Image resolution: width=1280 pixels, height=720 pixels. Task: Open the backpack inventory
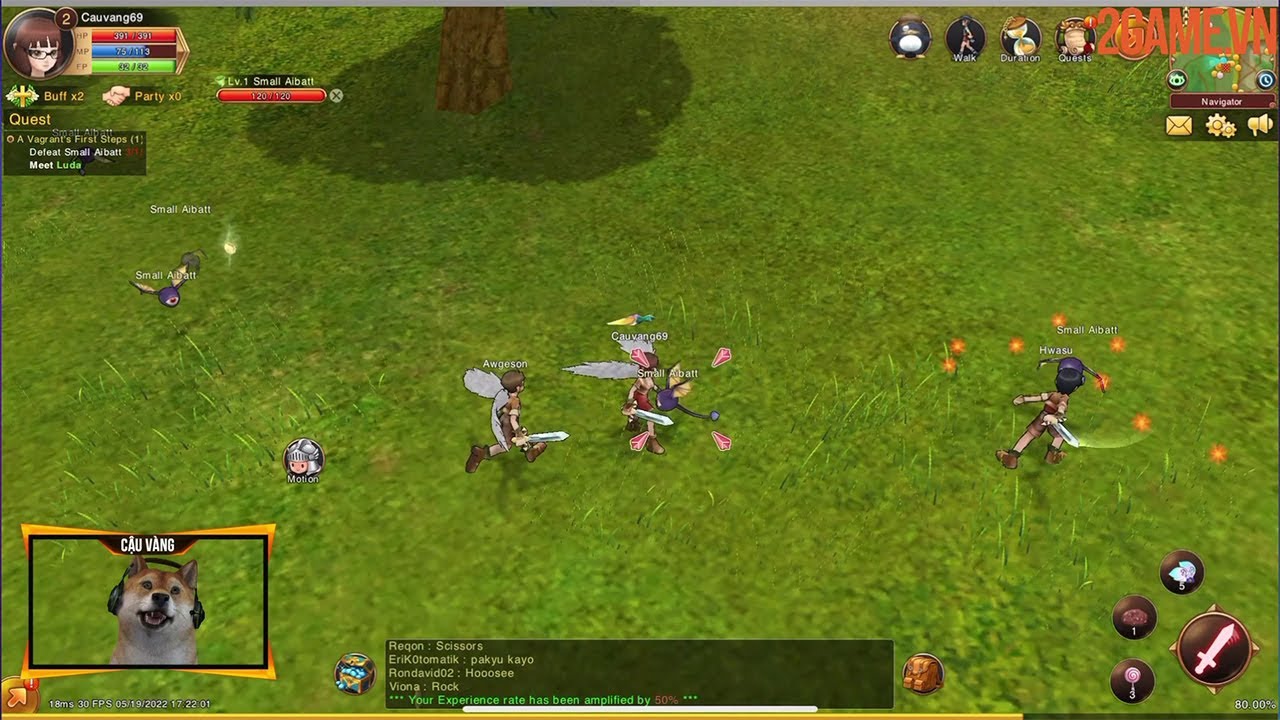point(922,674)
